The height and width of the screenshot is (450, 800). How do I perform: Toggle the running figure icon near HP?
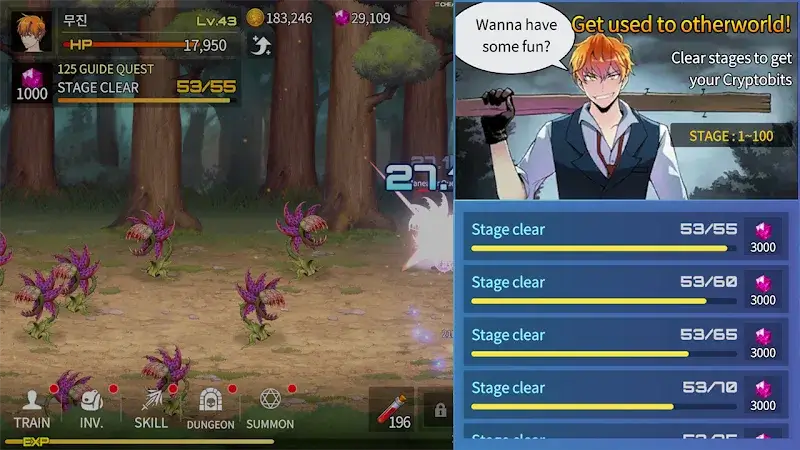tap(260, 44)
